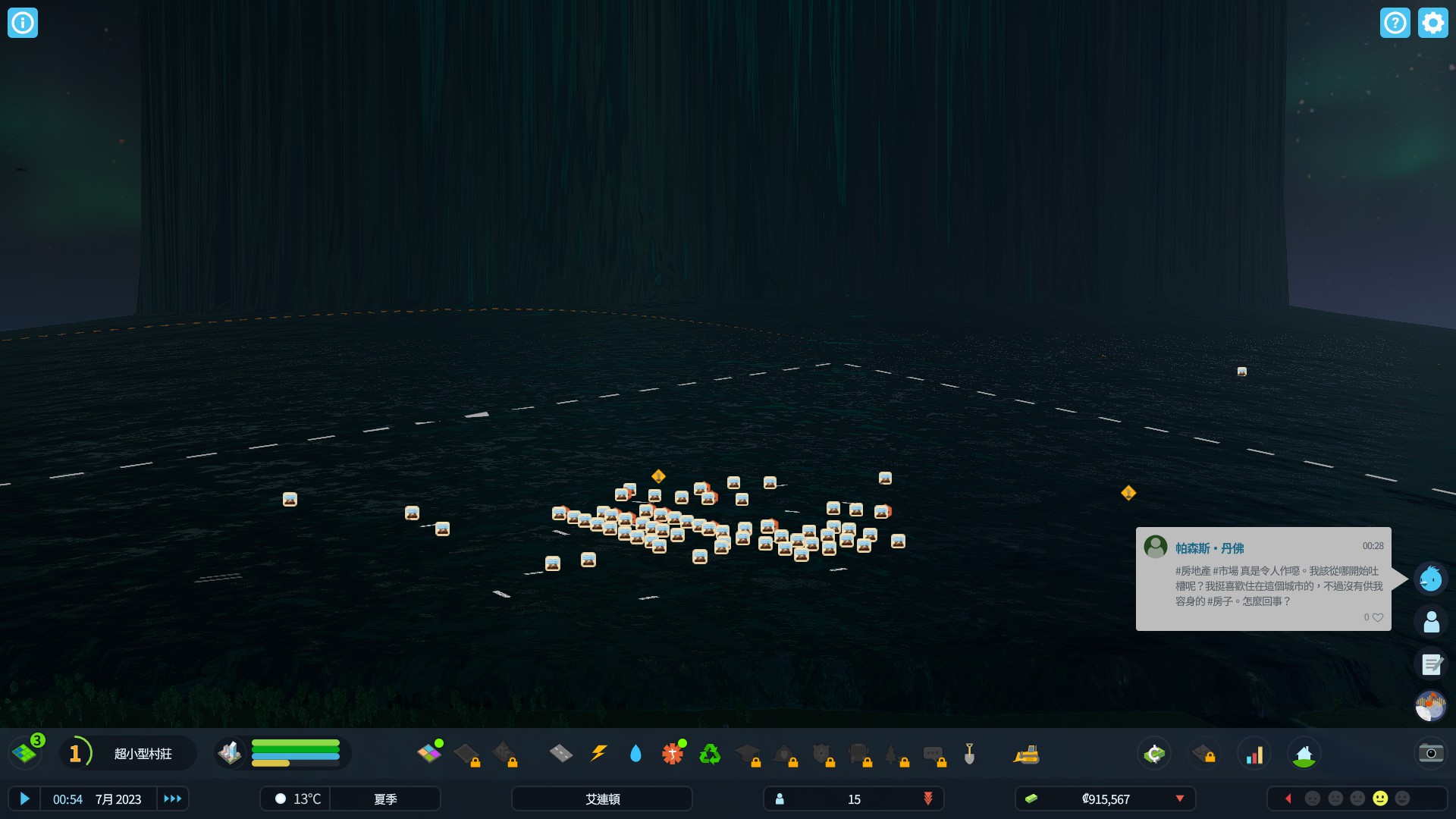Screen dimensions: 1456x819
Task: Select the roads tool
Action: pyautogui.click(x=560, y=753)
